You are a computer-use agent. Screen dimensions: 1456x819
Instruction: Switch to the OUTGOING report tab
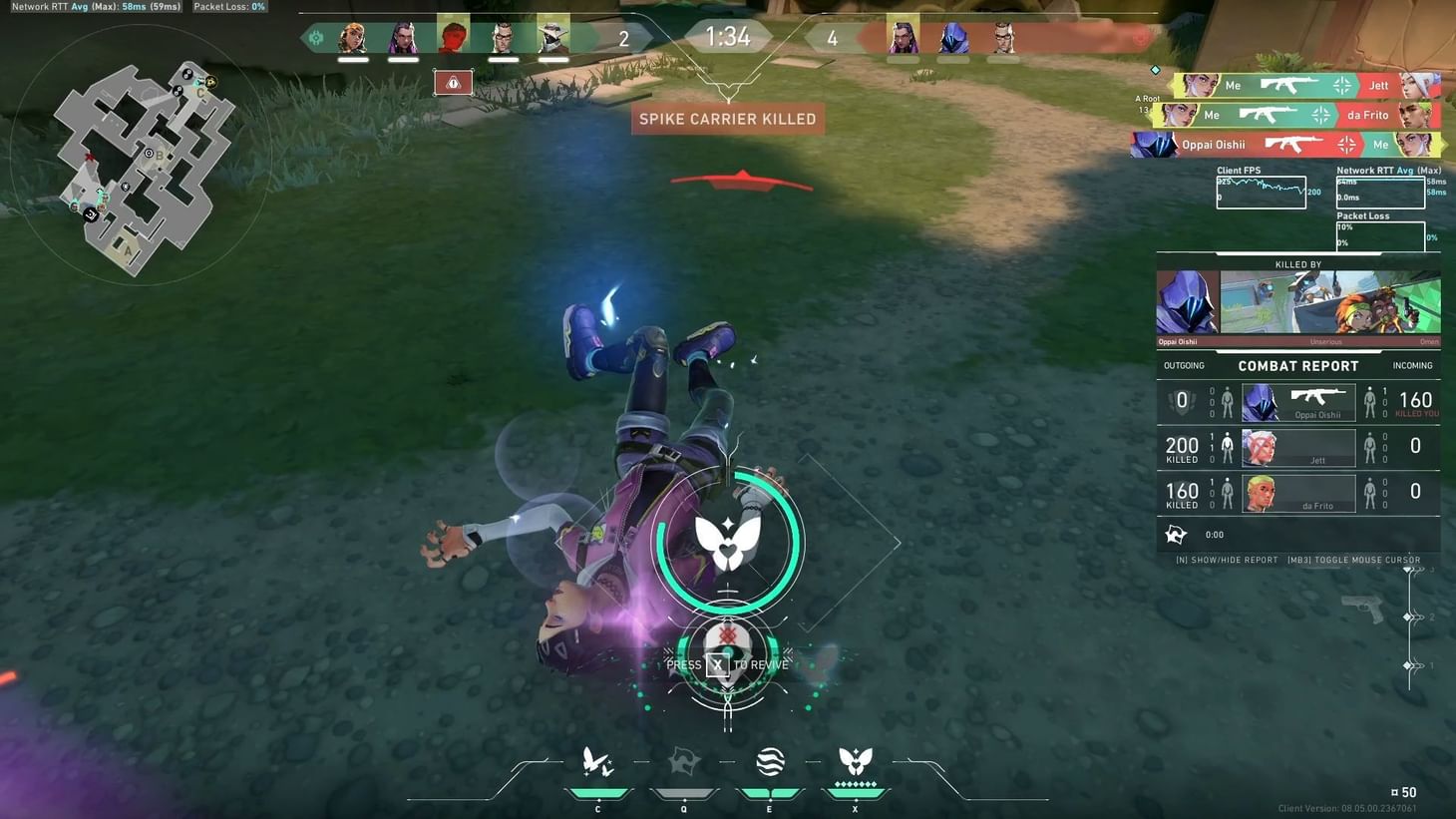[x=1184, y=365]
